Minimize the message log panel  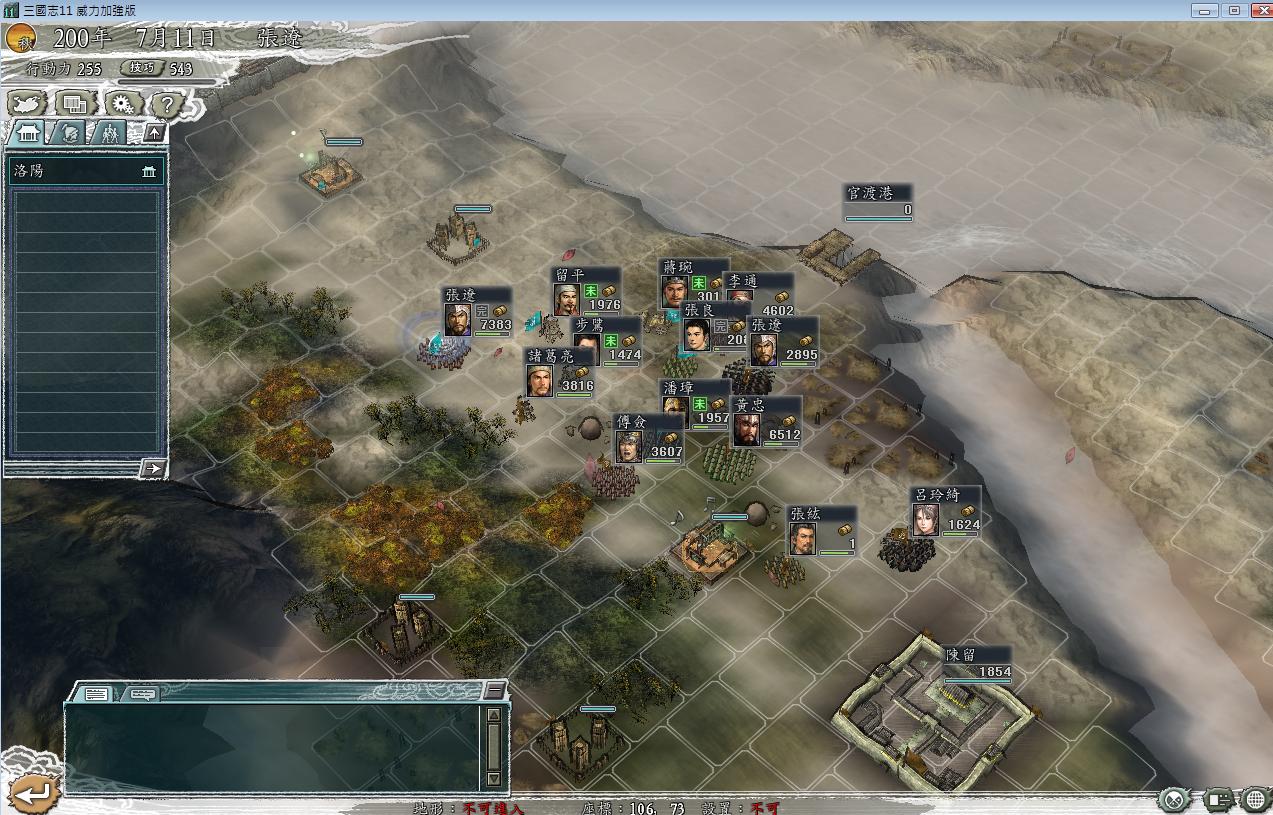[494, 690]
